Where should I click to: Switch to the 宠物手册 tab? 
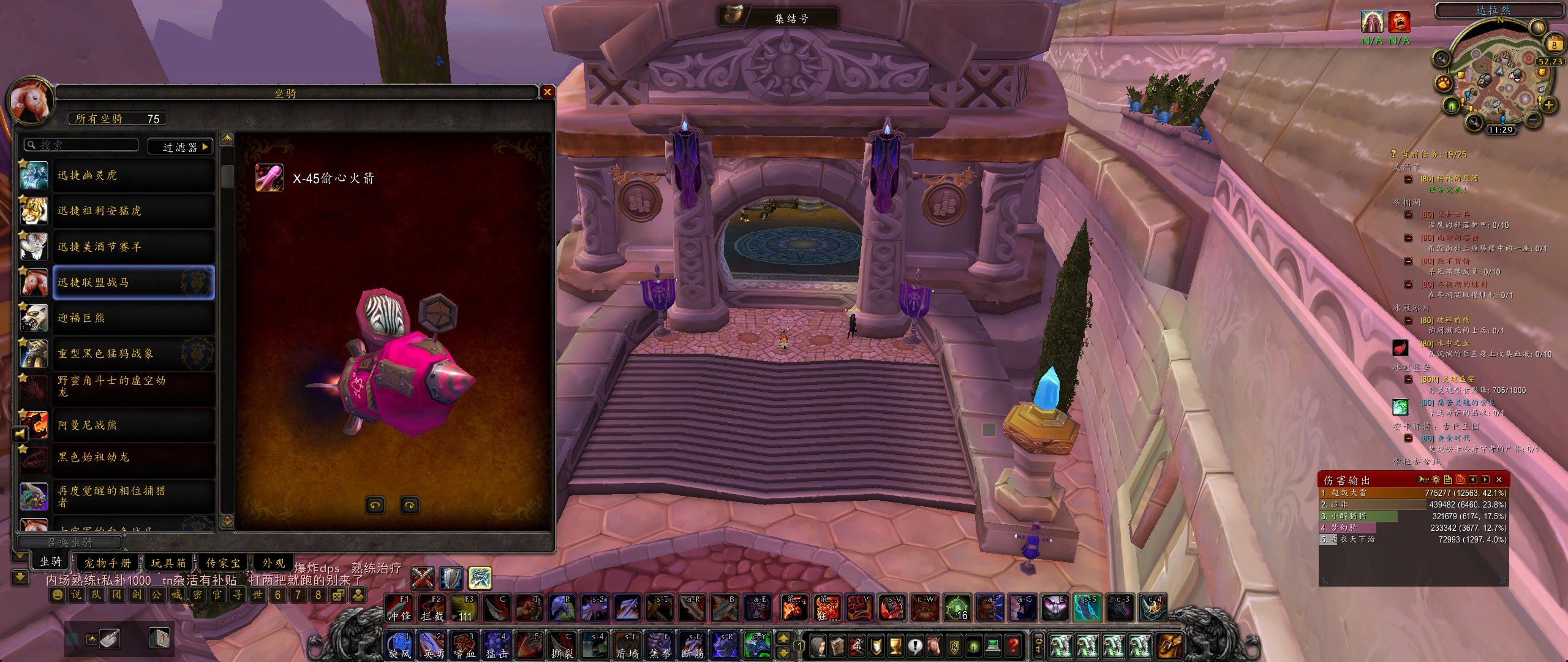(x=108, y=563)
